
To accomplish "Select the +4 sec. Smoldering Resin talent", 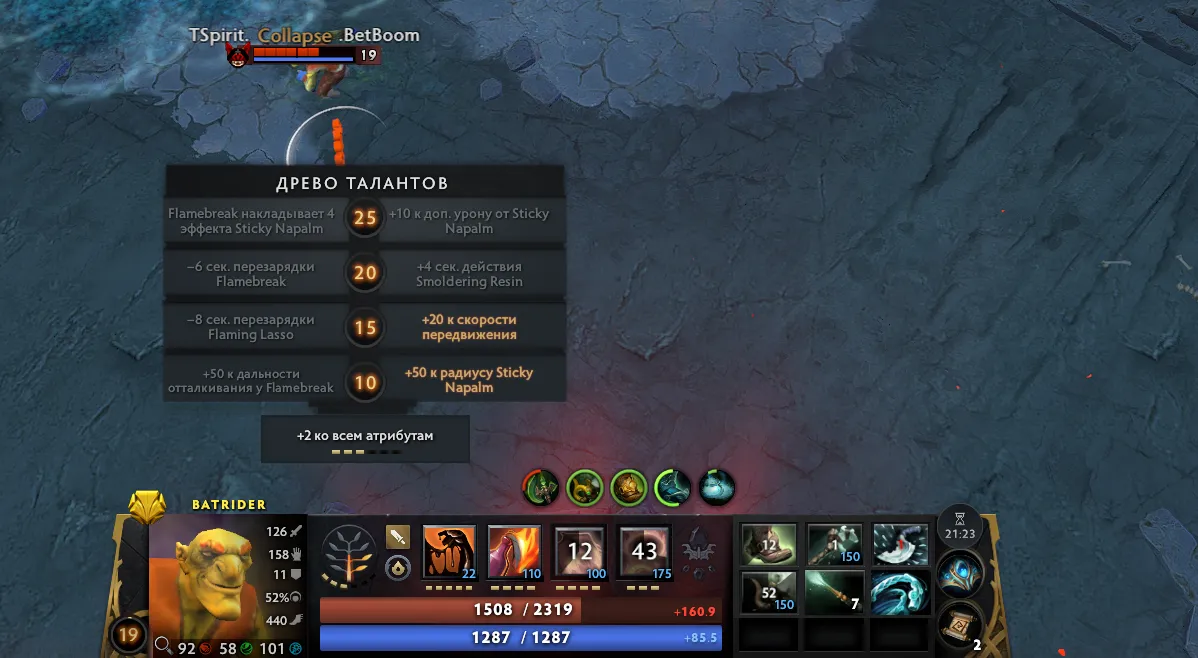I will click(469, 274).
